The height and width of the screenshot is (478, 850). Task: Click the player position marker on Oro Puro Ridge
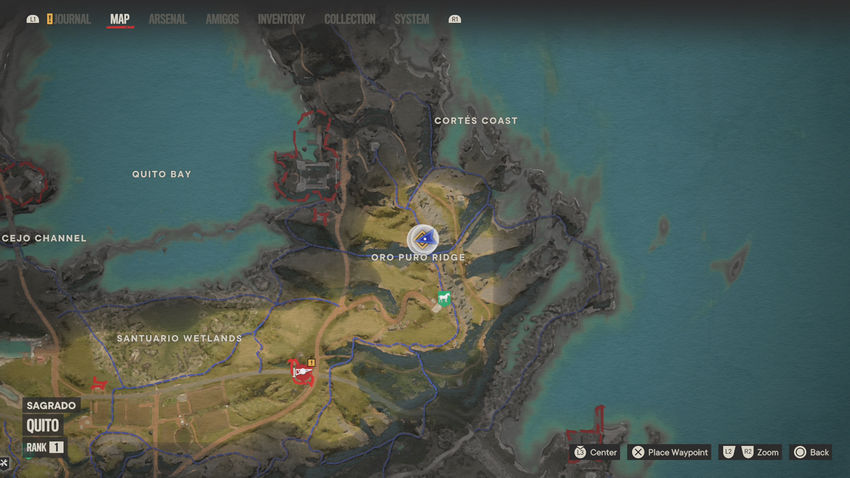coord(423,239)
